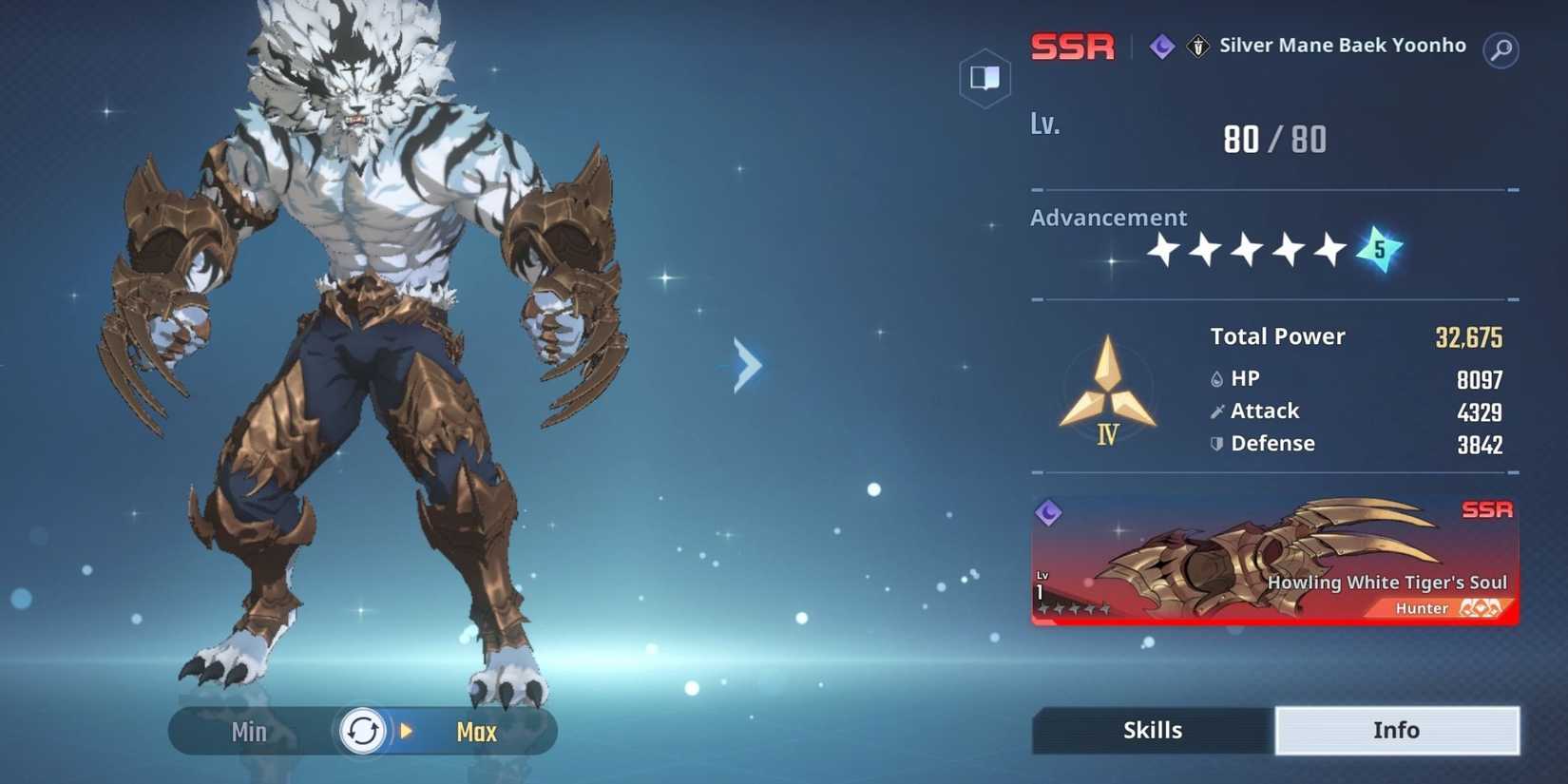
Task: Switch stats view to Max
Action: pos(476,732)
